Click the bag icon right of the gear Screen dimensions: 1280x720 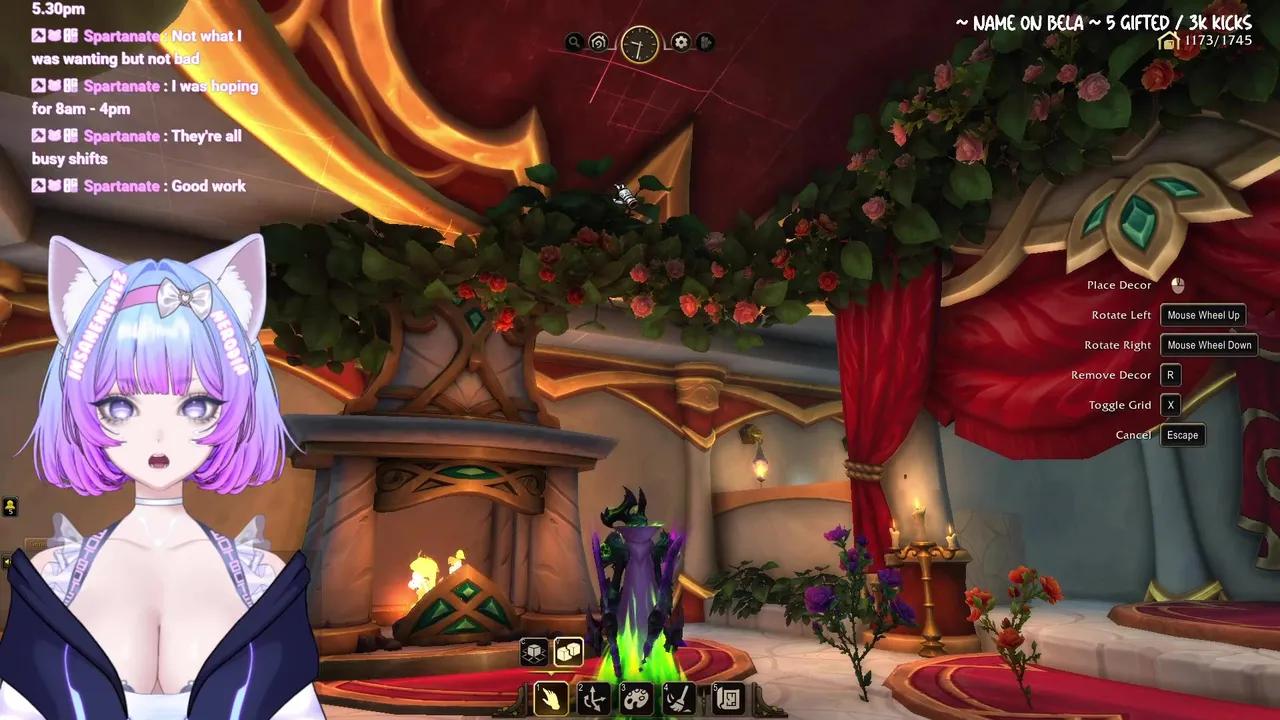click(x=706, y=43)
